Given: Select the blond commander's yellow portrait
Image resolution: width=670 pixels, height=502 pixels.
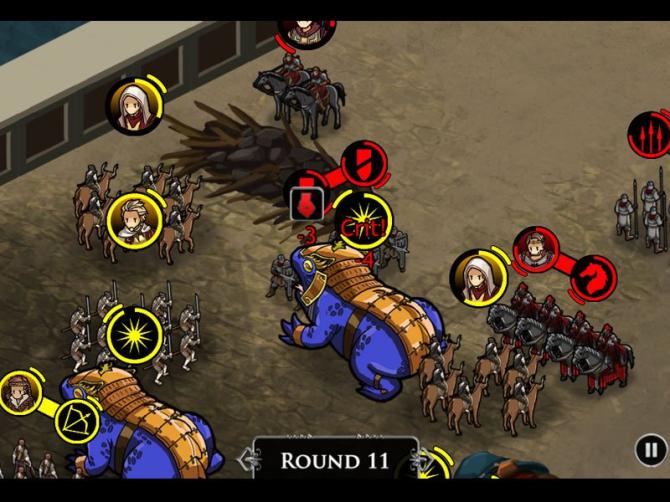Looking at the screenshot, I should [133, 217].
